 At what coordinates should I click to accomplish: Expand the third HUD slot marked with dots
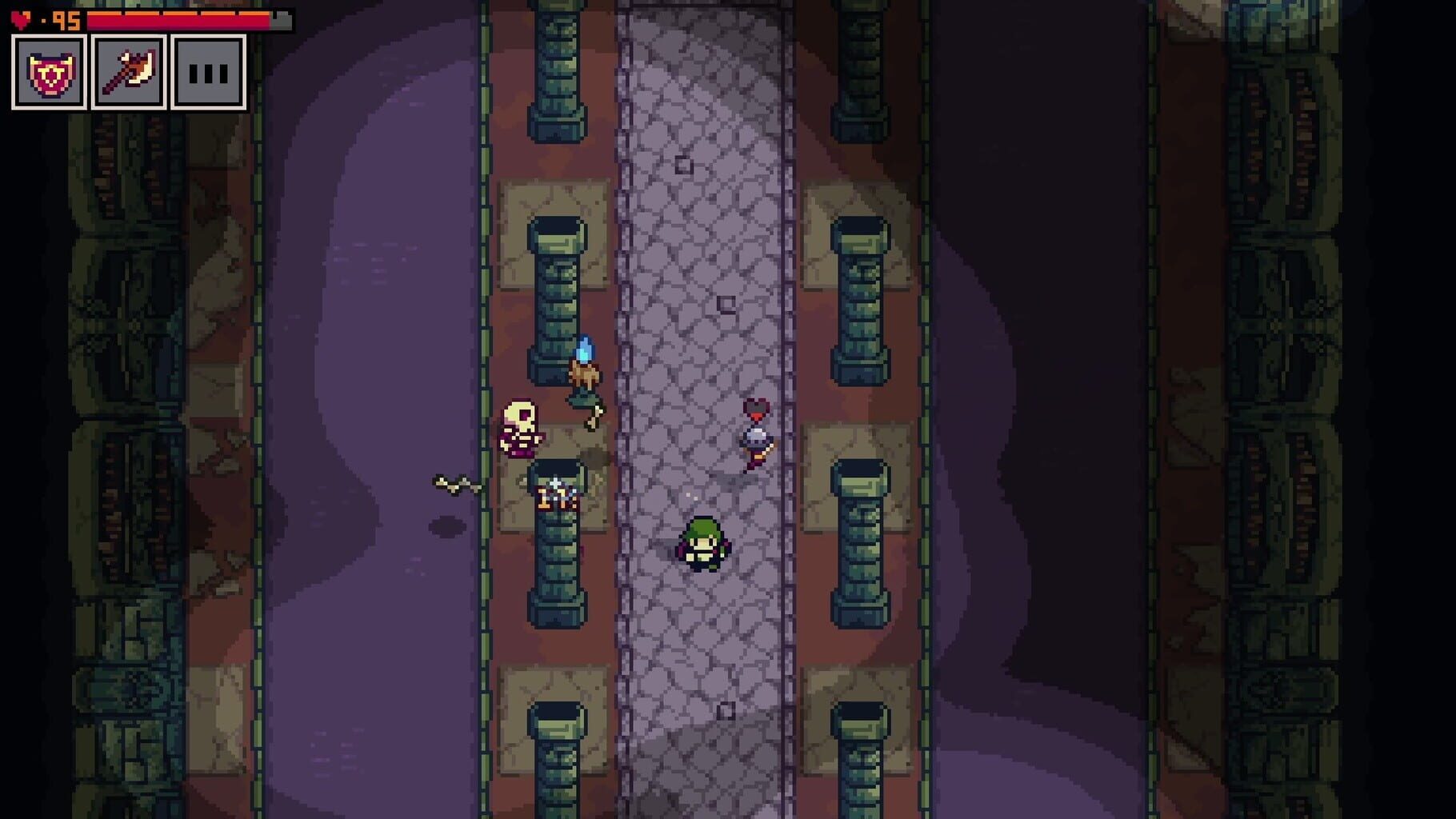click(x=206, y=74)
